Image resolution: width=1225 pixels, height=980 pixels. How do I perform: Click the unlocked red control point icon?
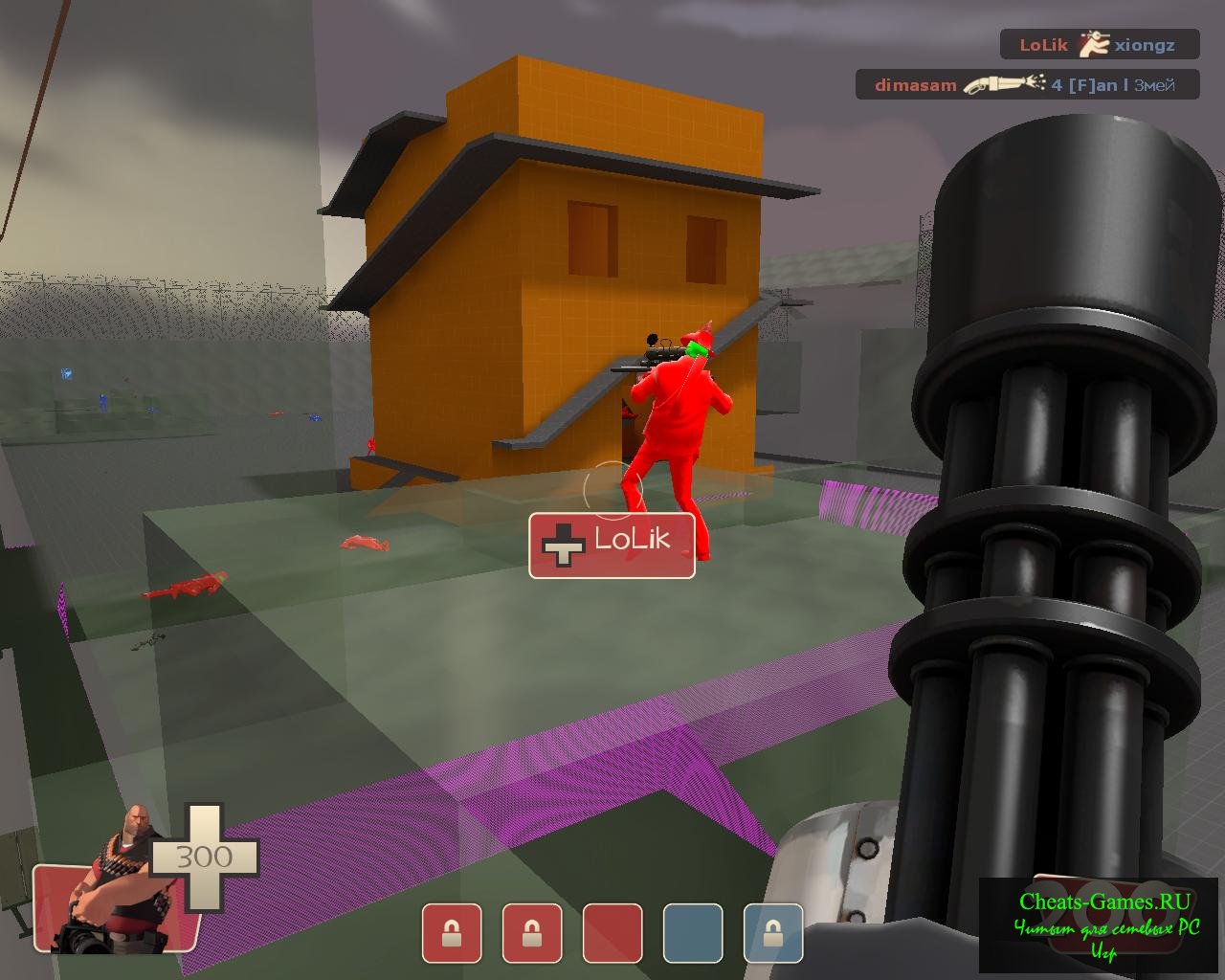(612, 932)
